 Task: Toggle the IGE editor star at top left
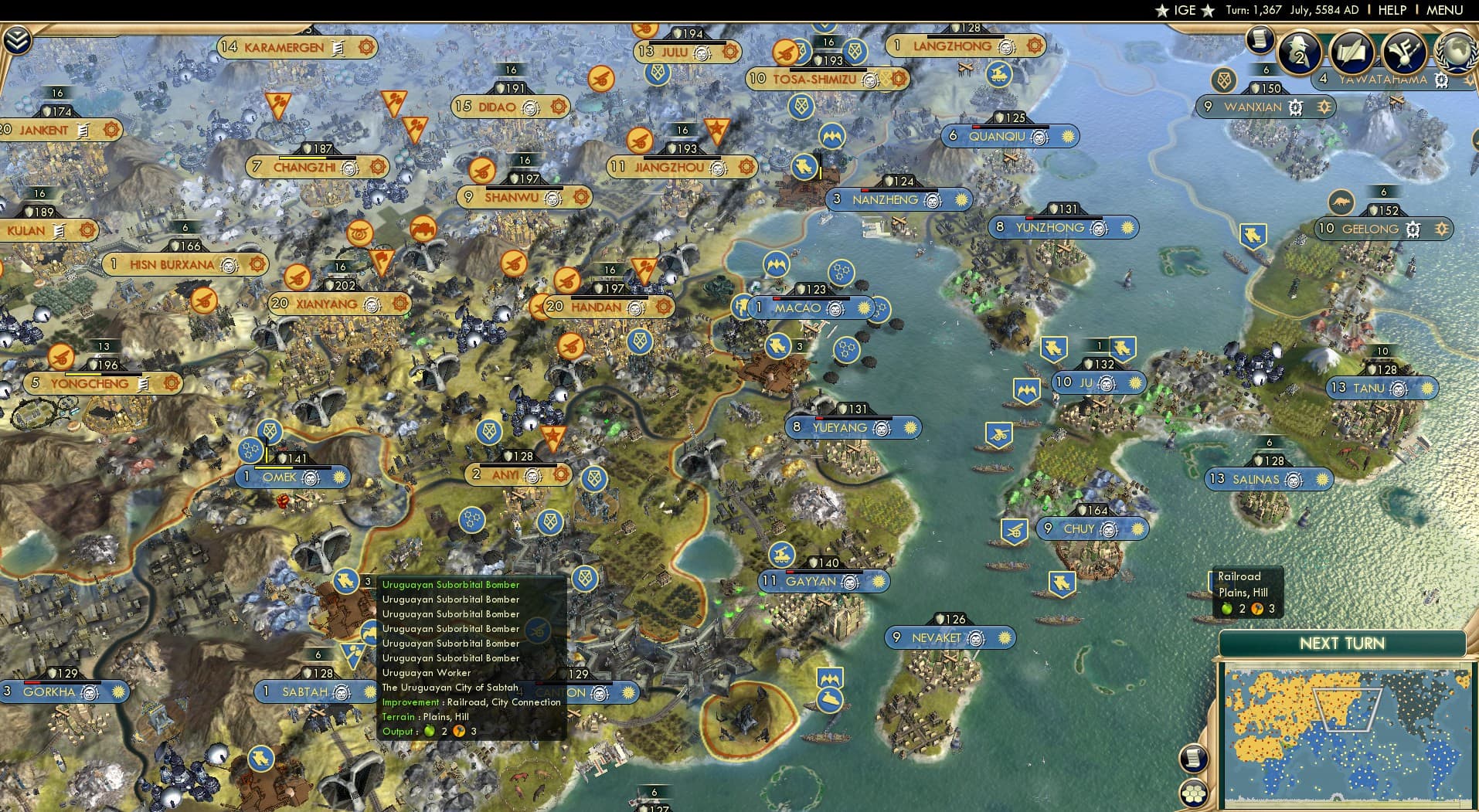(1161, 10)
